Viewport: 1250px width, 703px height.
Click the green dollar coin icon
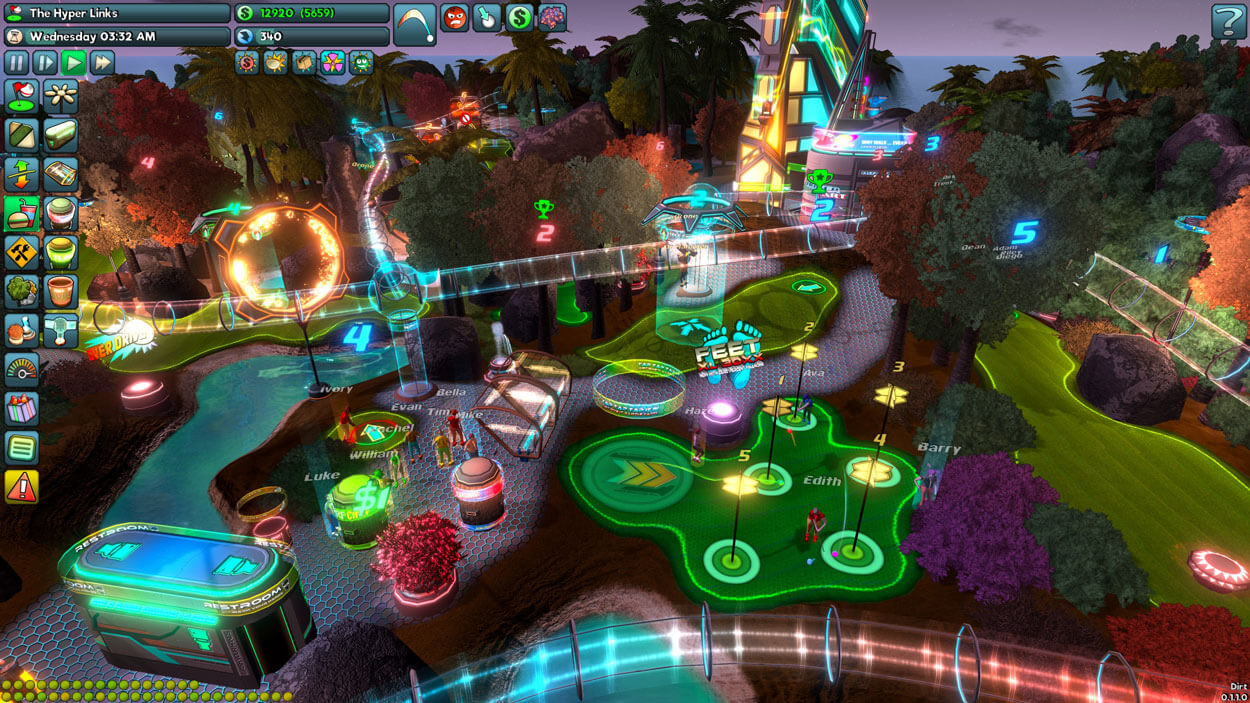click(519, 17)
